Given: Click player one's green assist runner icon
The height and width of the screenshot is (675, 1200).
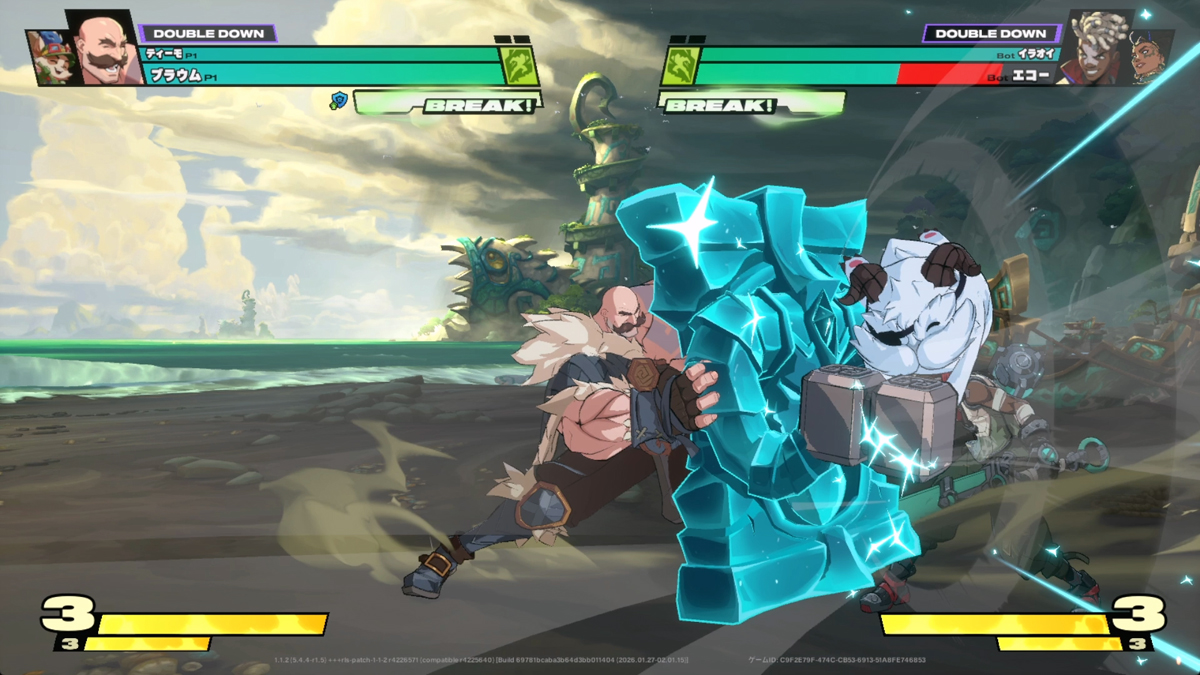Looking at the screenshot, I should click(x=520, y=67).
